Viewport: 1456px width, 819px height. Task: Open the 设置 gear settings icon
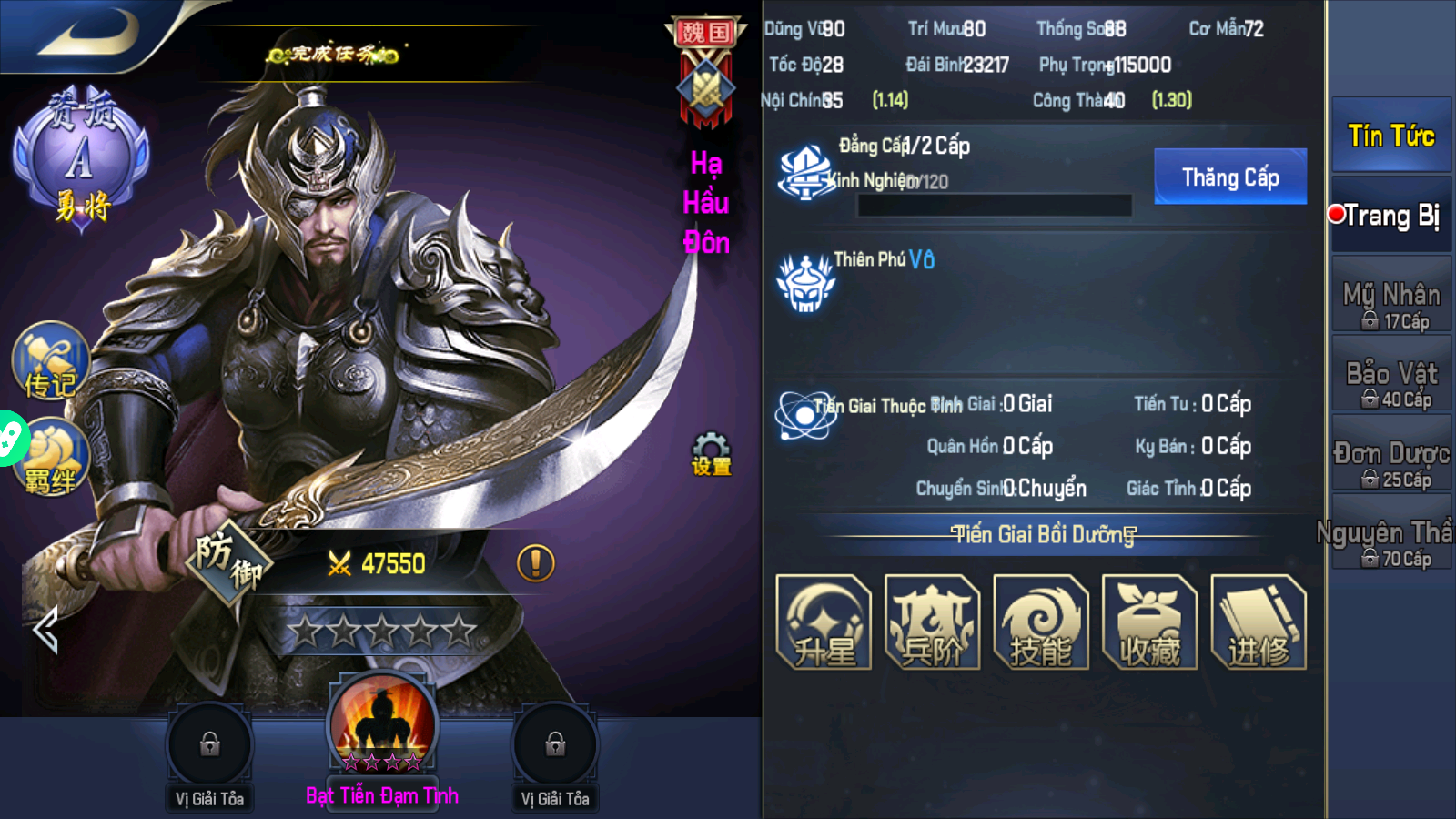711,453
